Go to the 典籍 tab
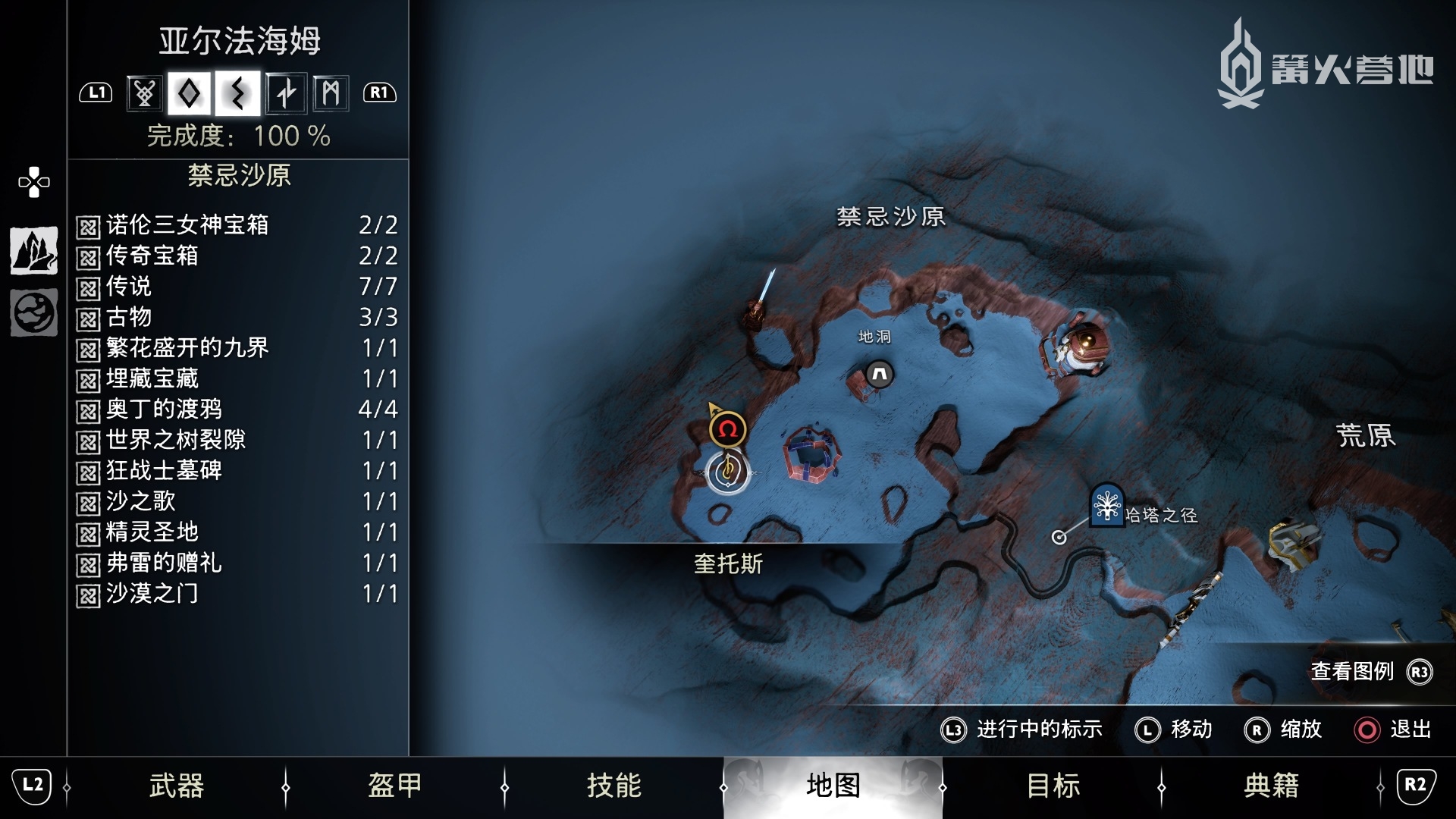Screen dimensions: 1456x819 1271,786
